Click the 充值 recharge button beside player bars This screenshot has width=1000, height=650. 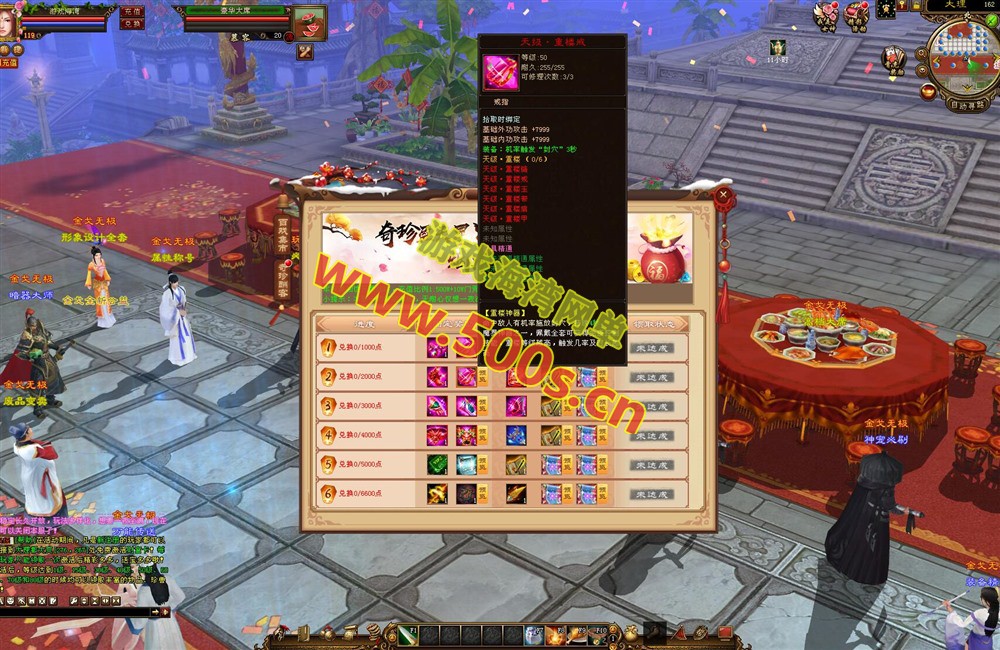coord(131,11)
